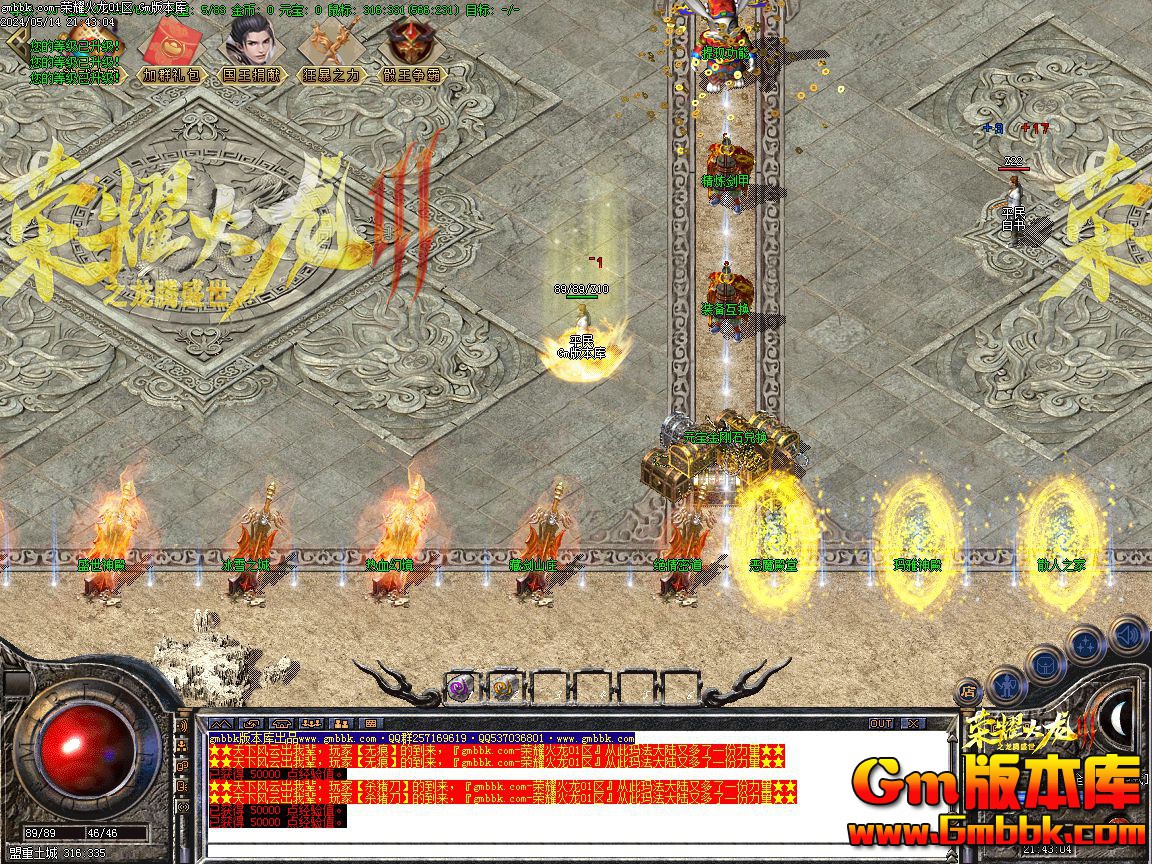Open the skills sparkle button
The image size is (1152, 864).
click(1085, 643)
